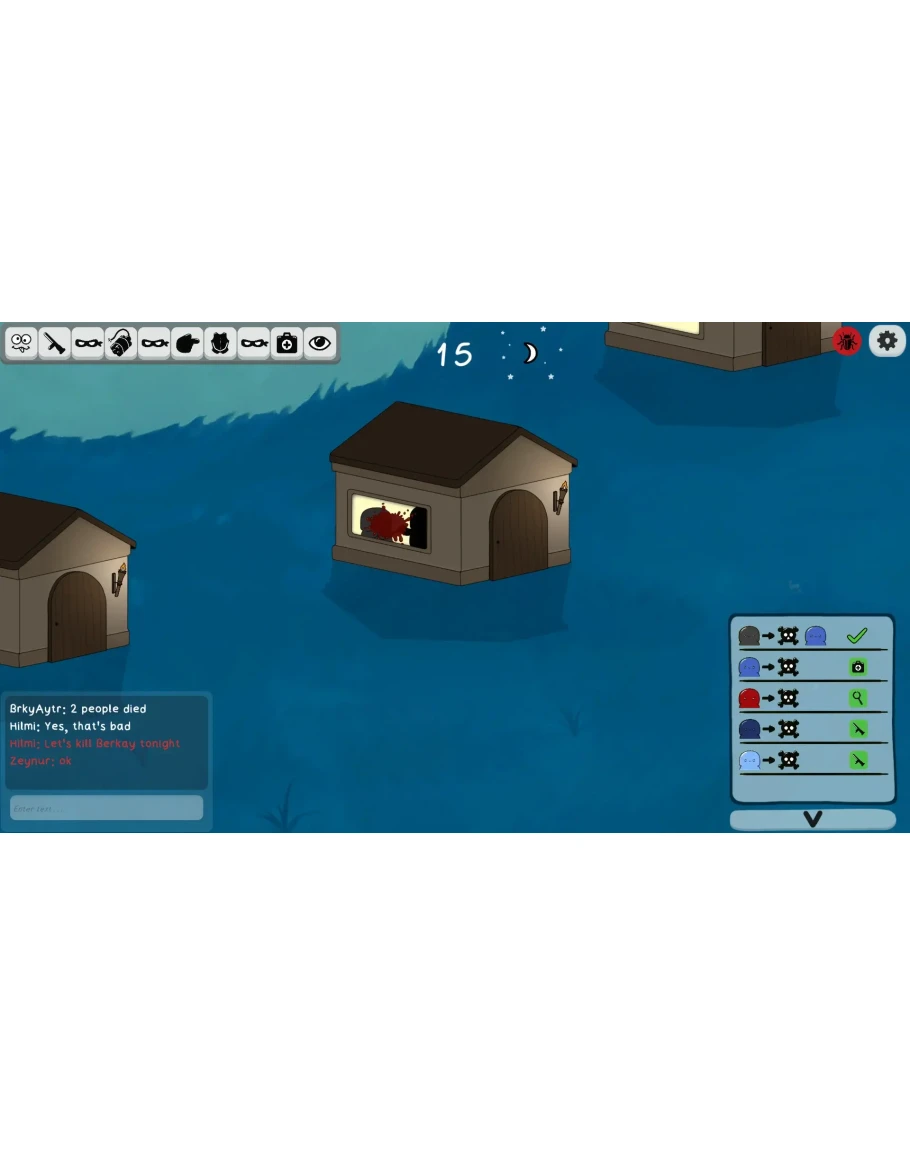Type in the chat text field
Image resolution: width=910 pixels, height=1155 pixels.
[106, 808]
